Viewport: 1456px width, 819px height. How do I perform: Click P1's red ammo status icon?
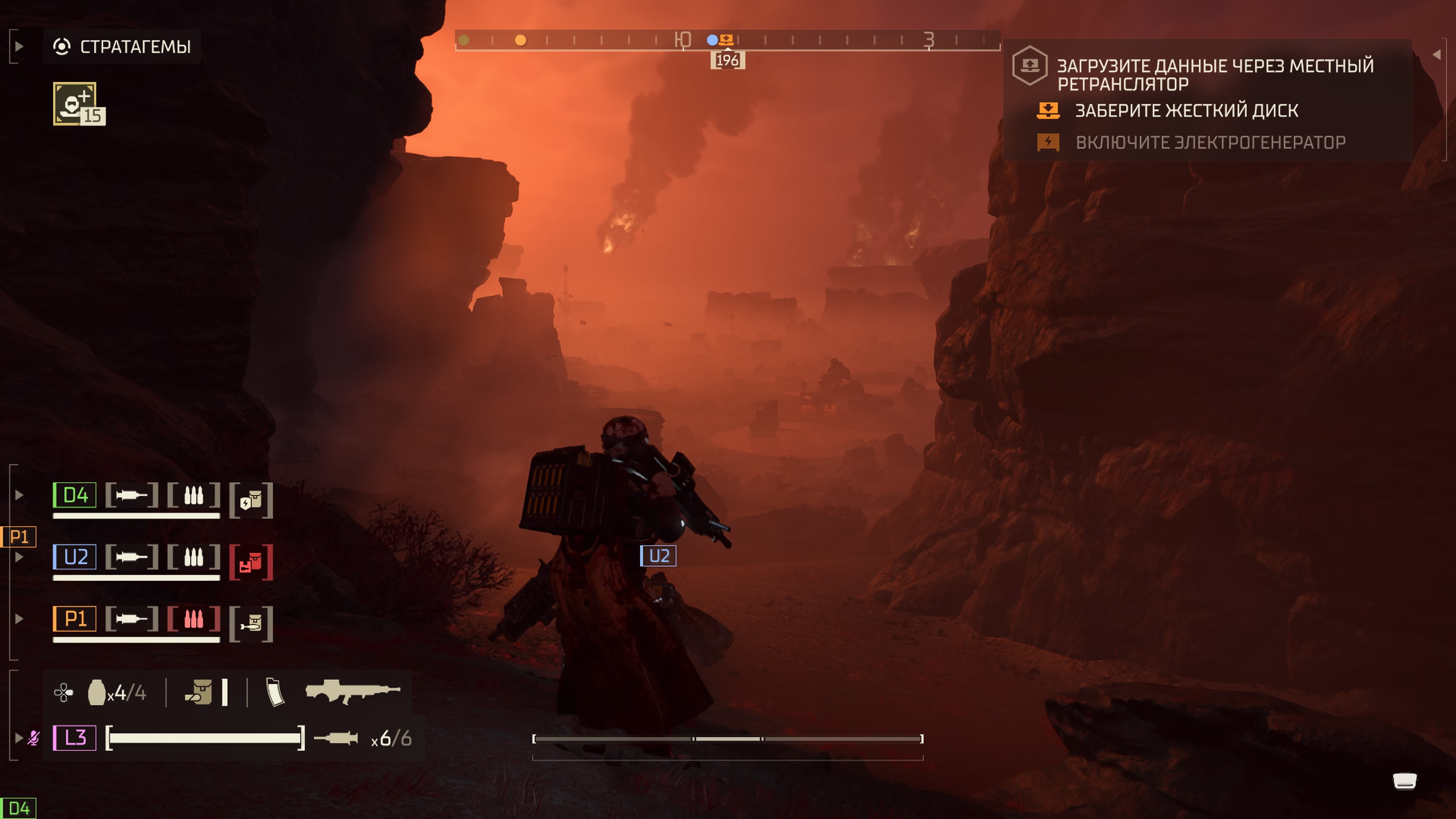[193, 619]
